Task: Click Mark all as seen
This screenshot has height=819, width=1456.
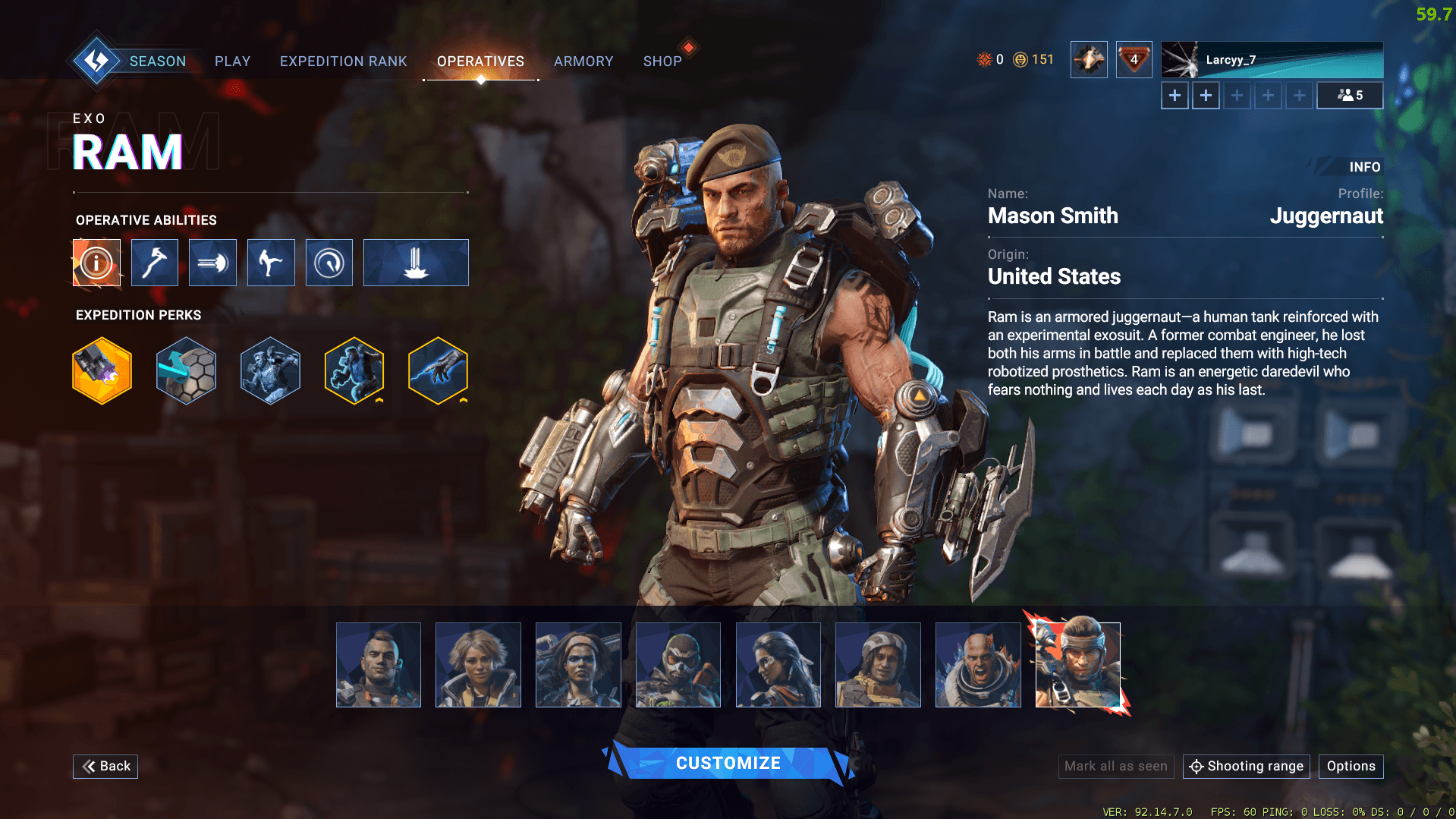Action: (1115, 766)
